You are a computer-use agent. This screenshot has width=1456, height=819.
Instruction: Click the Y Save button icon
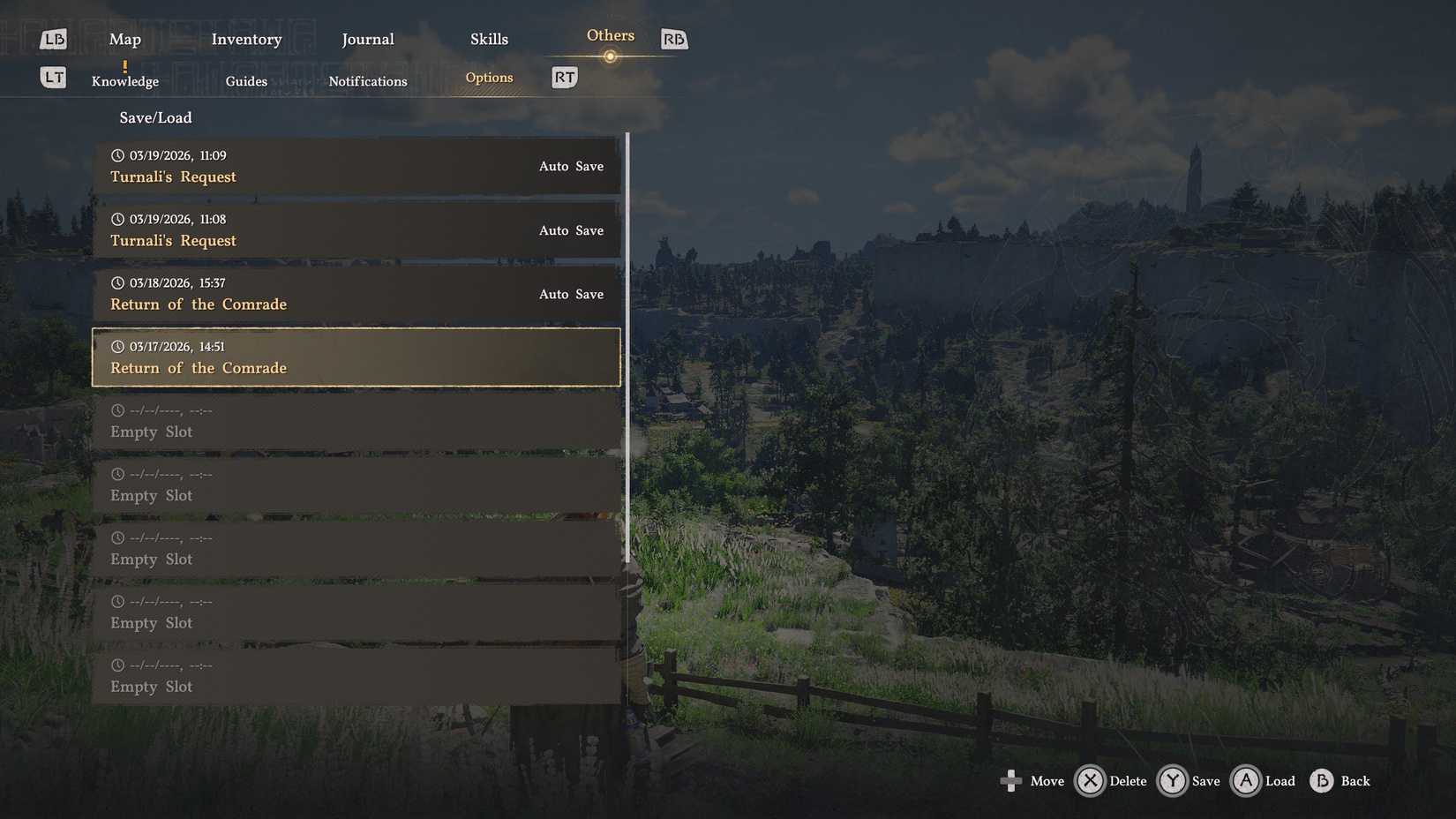(x=1173, y=781)
